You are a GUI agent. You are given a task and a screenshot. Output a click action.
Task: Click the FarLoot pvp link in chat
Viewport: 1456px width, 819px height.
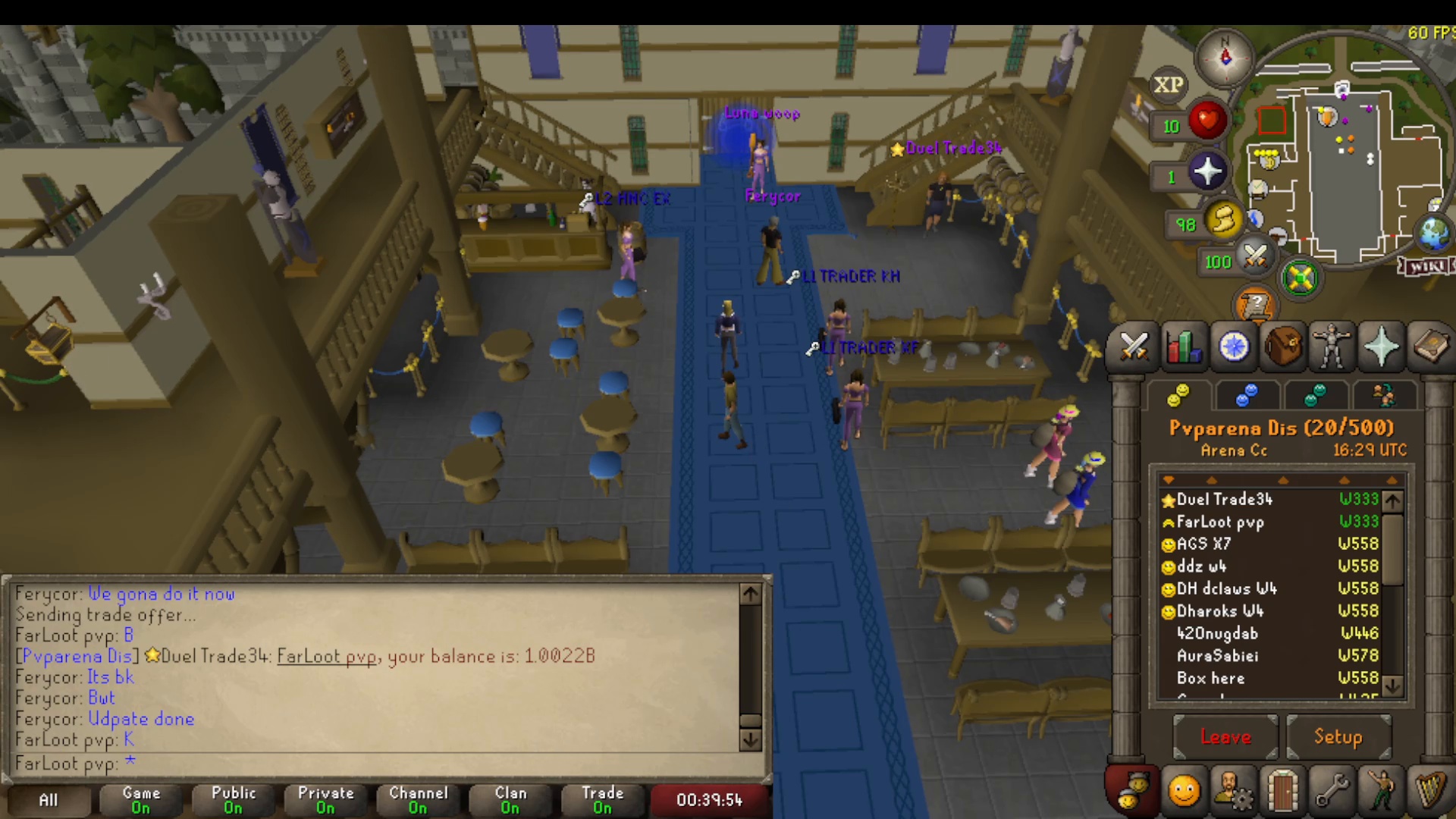[x=325, y=657]
